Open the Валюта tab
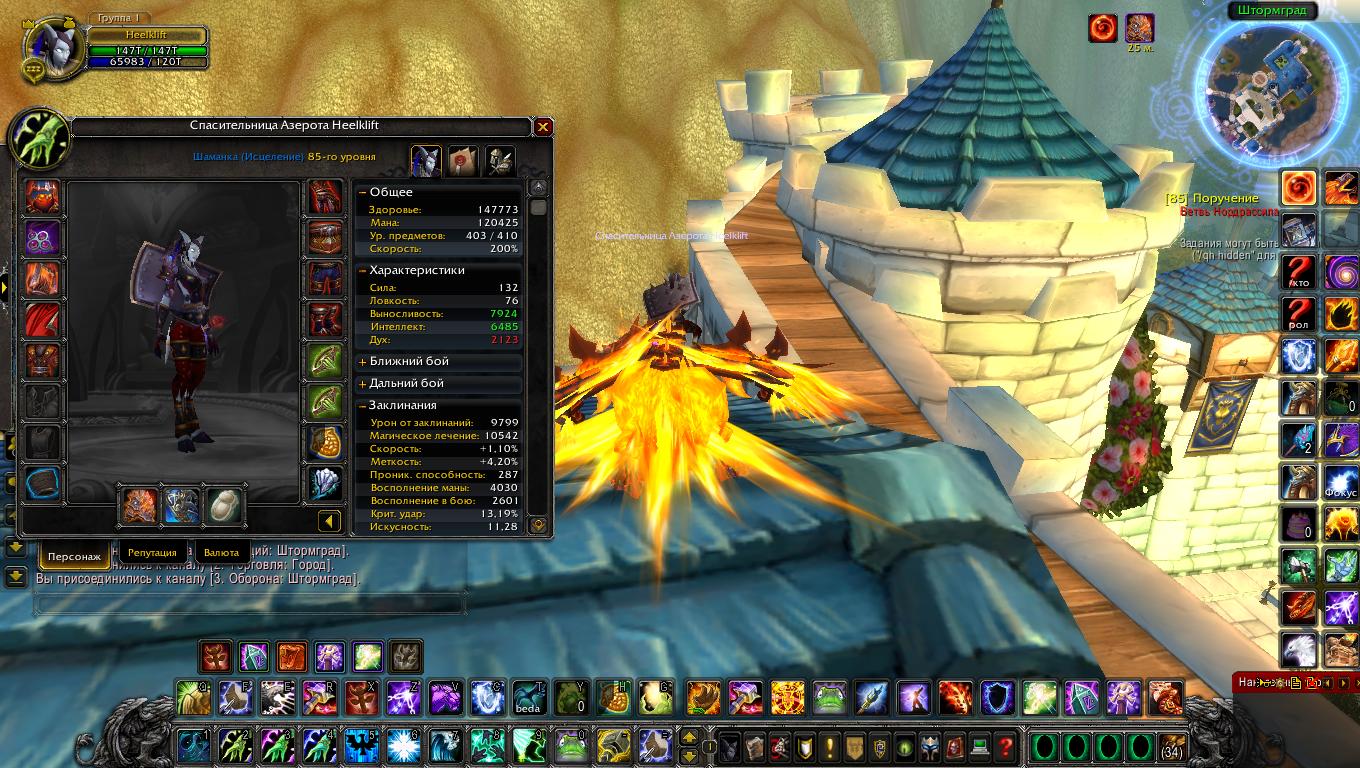The image size is (1360, 768). [221, 552]
